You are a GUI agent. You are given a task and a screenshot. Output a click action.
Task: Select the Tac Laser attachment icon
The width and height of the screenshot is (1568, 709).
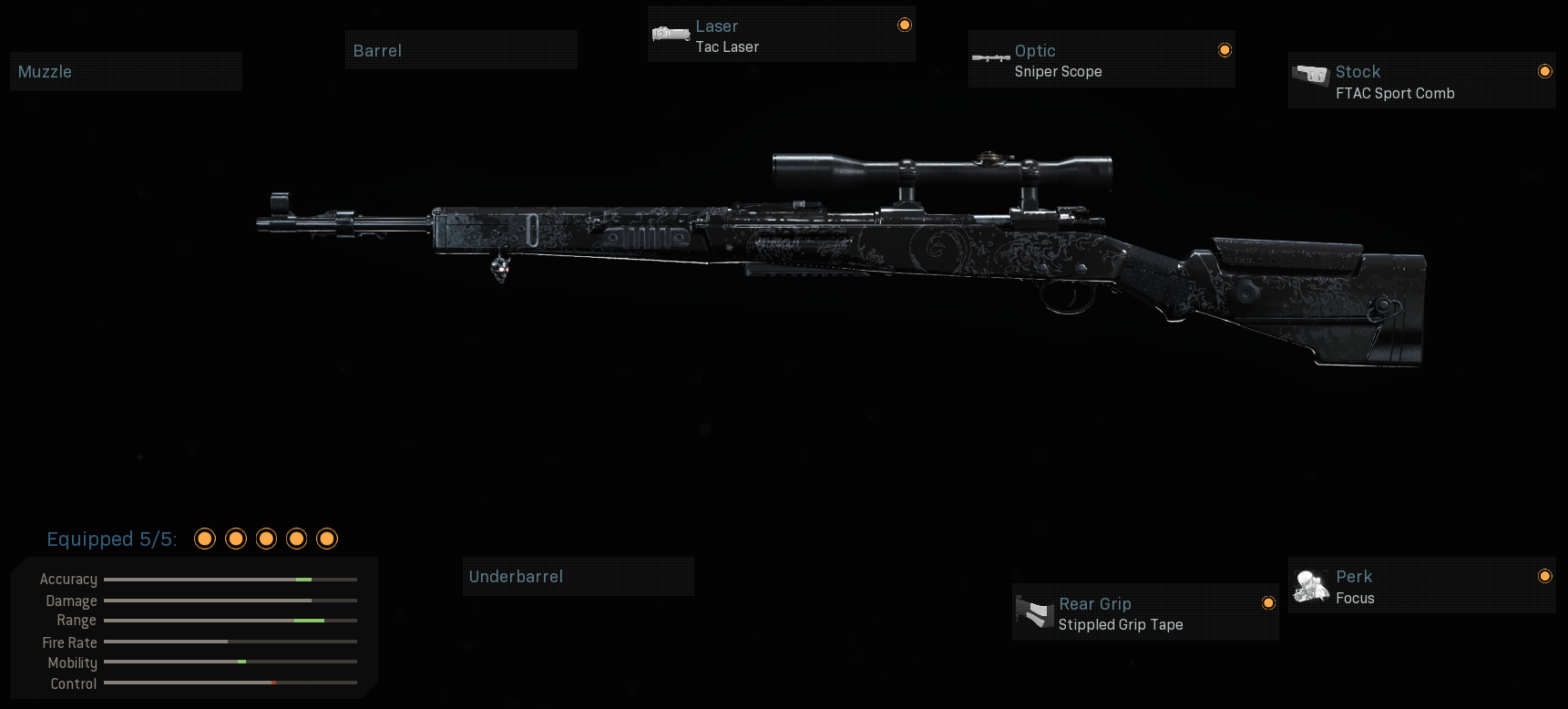(671, 34)
